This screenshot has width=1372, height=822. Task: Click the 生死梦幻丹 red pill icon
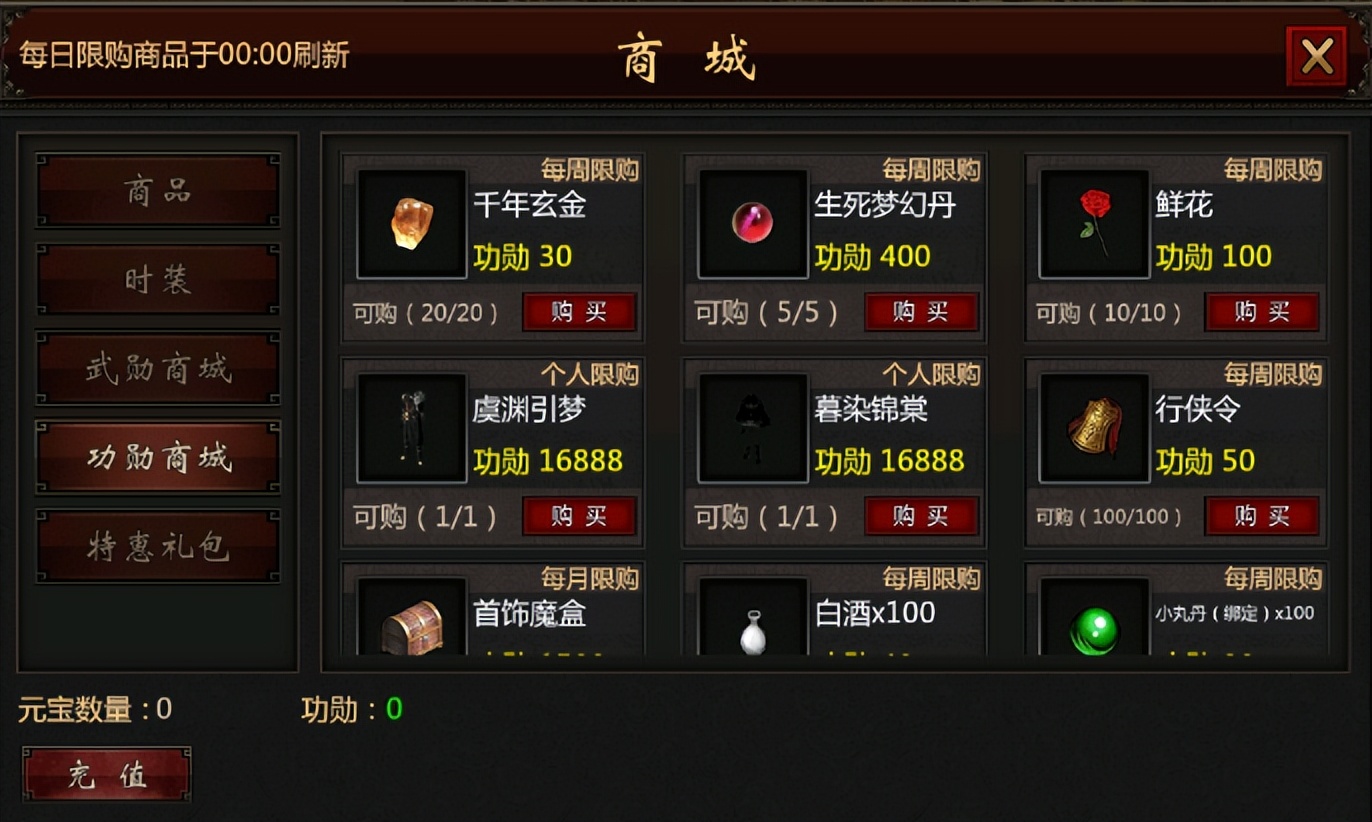[x=752, y=222]
